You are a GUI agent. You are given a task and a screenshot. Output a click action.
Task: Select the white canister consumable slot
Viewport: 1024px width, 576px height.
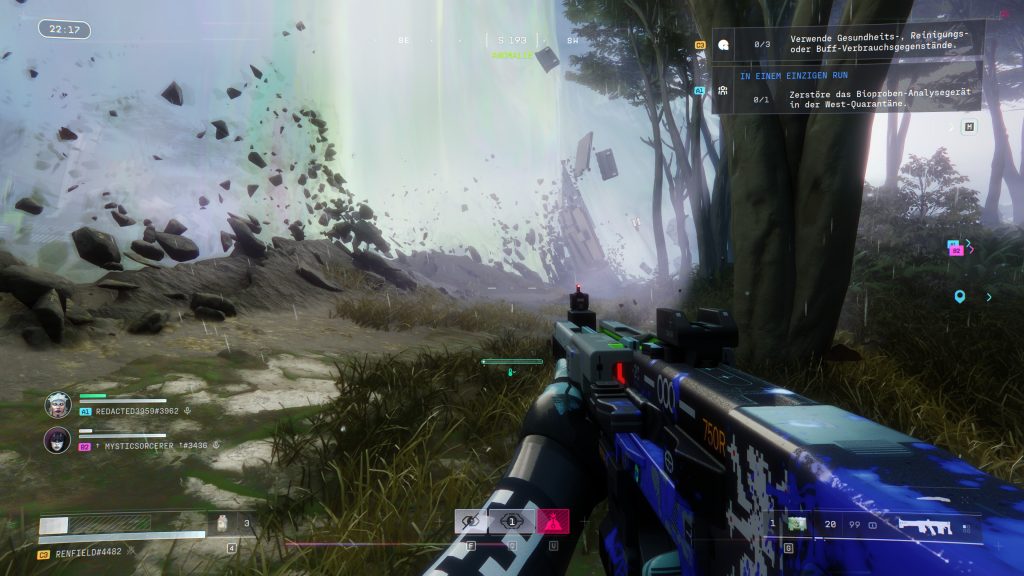pos(223,522)
